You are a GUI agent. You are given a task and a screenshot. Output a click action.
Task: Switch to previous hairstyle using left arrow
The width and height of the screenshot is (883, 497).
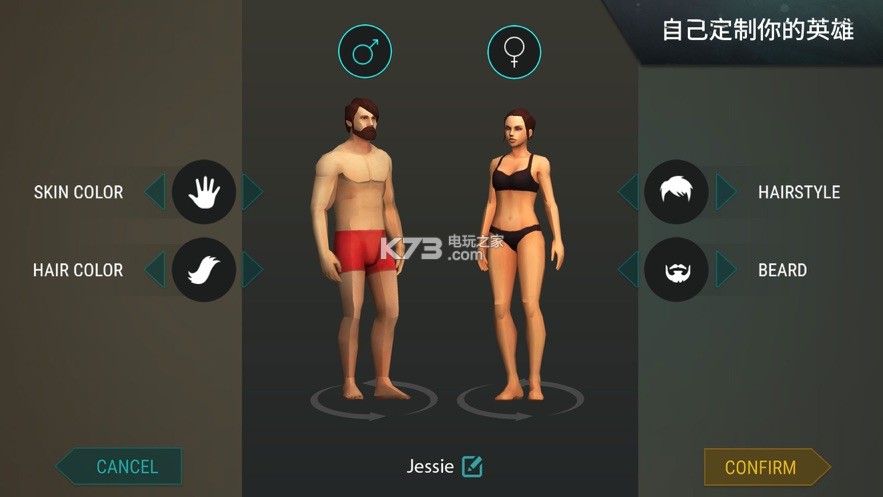pos(628,191)
